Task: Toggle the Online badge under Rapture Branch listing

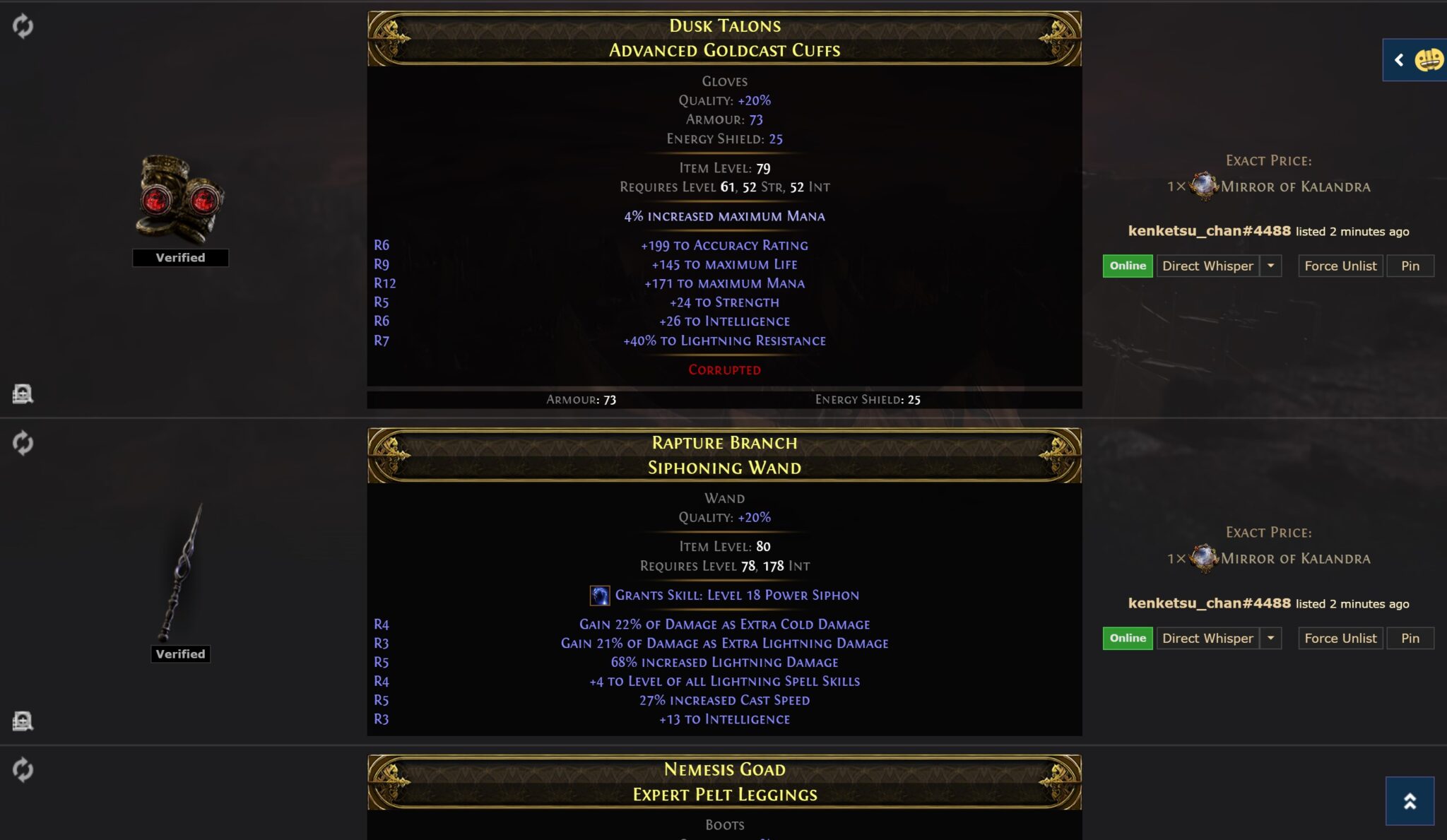Action: tap(1127, 638)
